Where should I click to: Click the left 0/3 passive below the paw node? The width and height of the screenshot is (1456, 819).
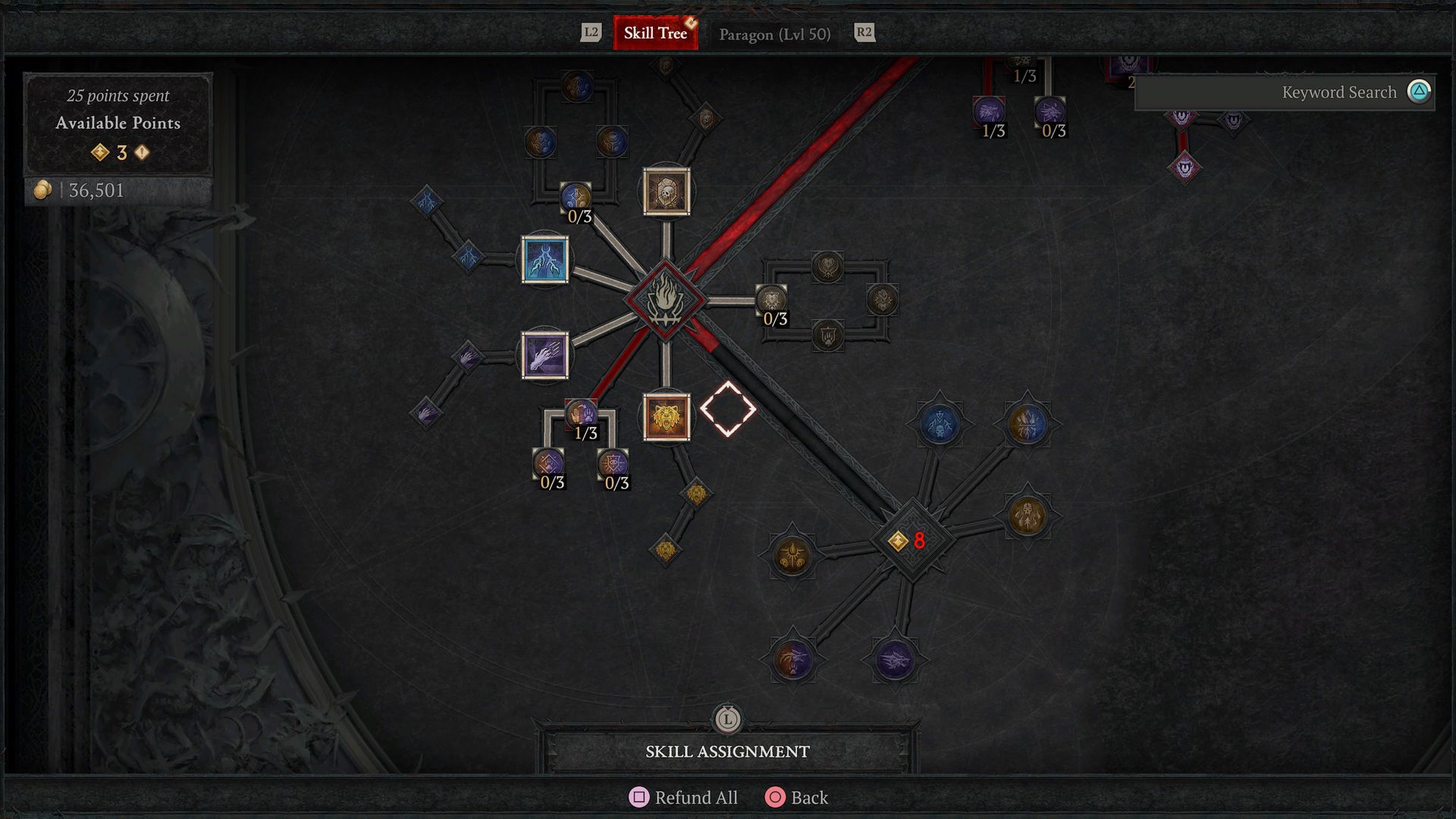pyautogui.click(x=548, y=462)
